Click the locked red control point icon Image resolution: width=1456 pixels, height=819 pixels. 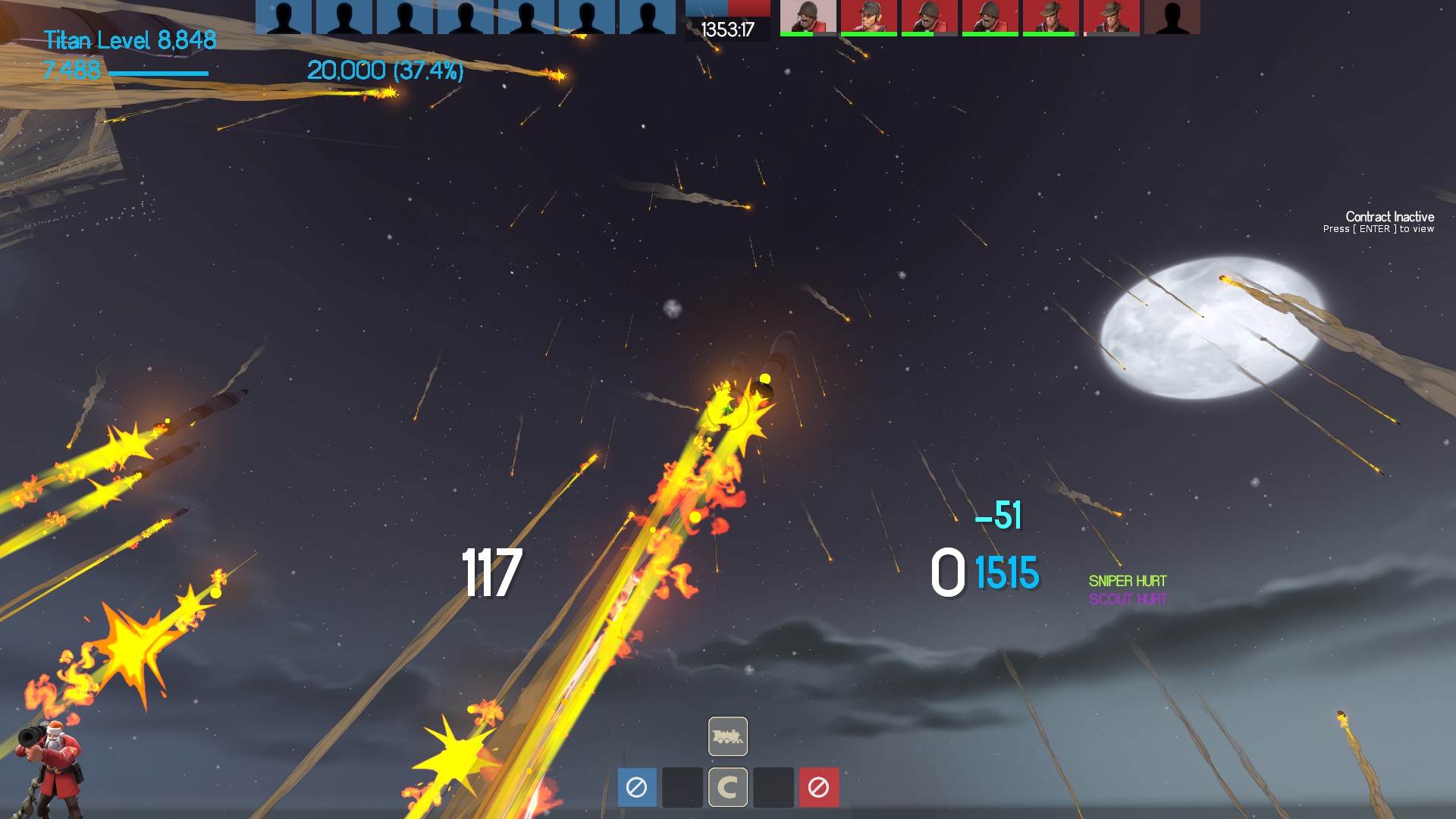click(818, 787)
